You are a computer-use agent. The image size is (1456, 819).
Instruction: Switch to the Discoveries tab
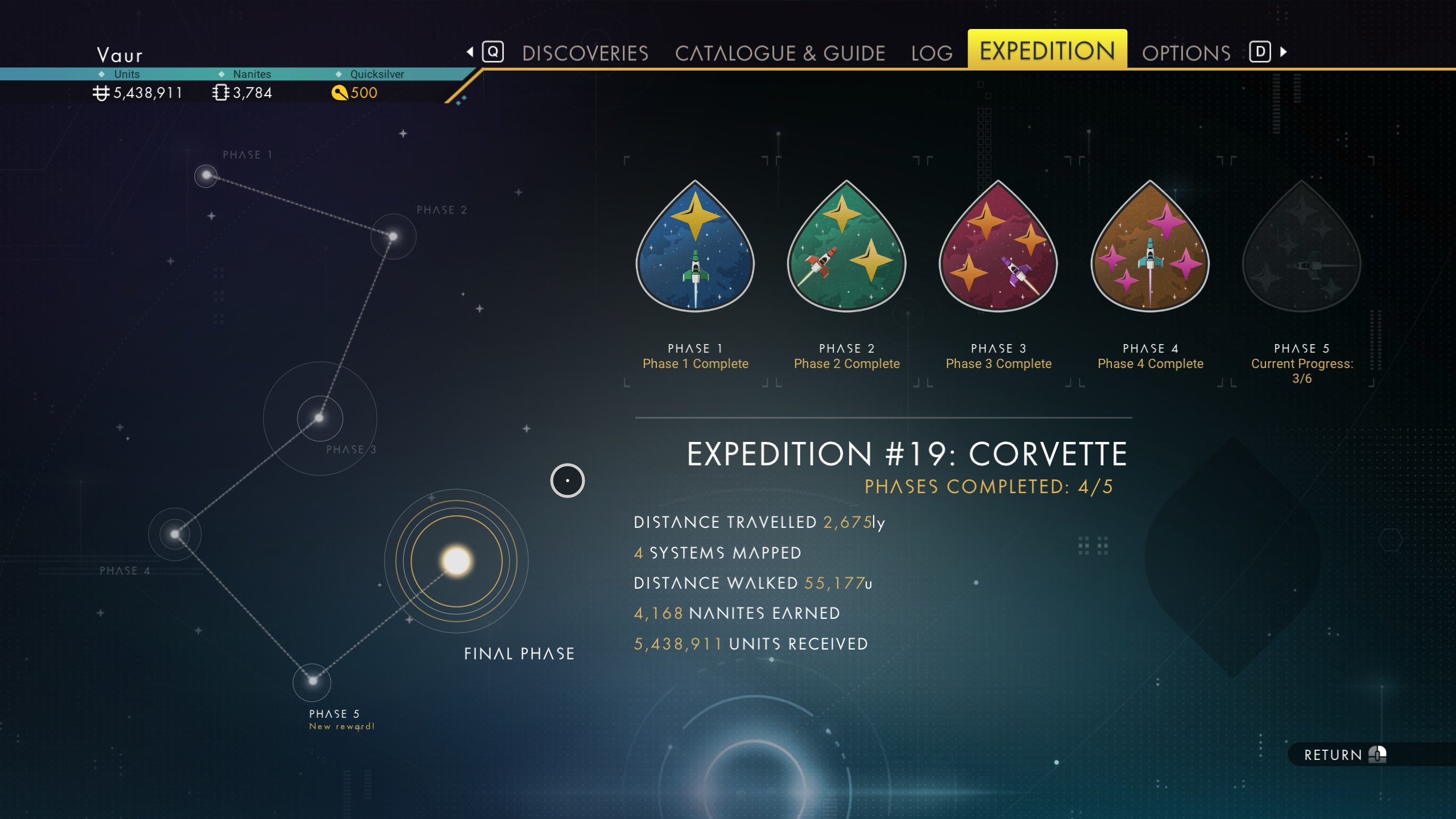point(585,53)
